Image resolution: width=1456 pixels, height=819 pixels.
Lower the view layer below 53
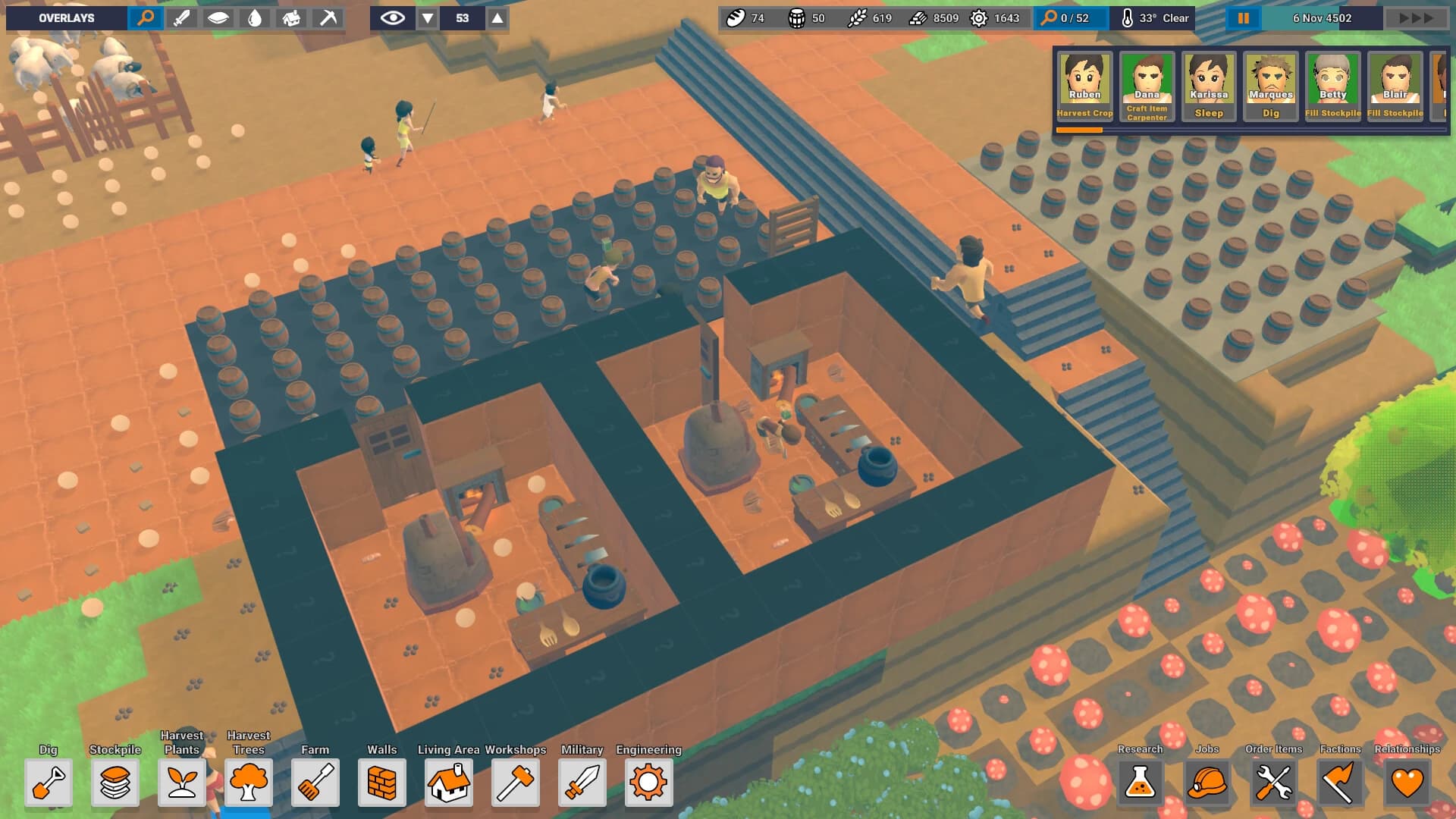(x=429, y=17)
